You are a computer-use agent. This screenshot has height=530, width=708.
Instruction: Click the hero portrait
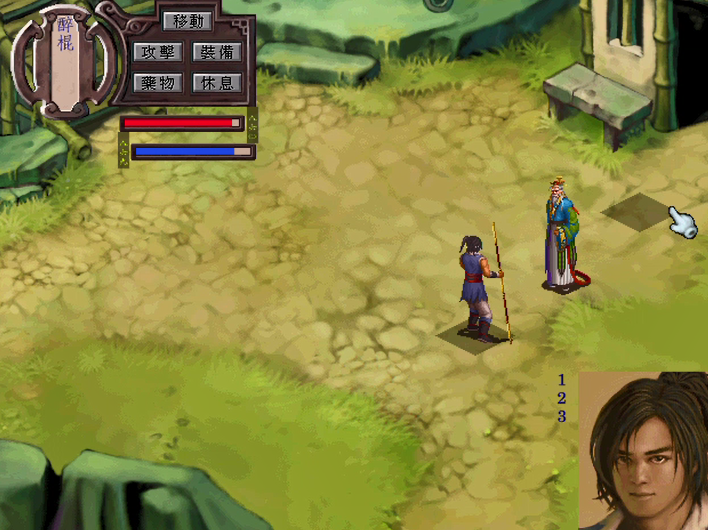(643, 452)
